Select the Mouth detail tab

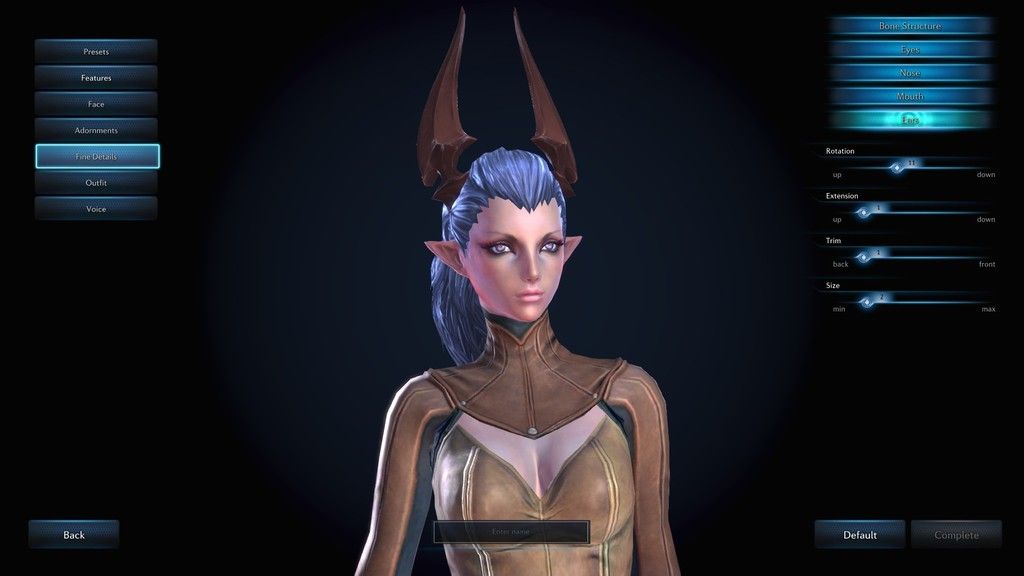tap(909, 96)
